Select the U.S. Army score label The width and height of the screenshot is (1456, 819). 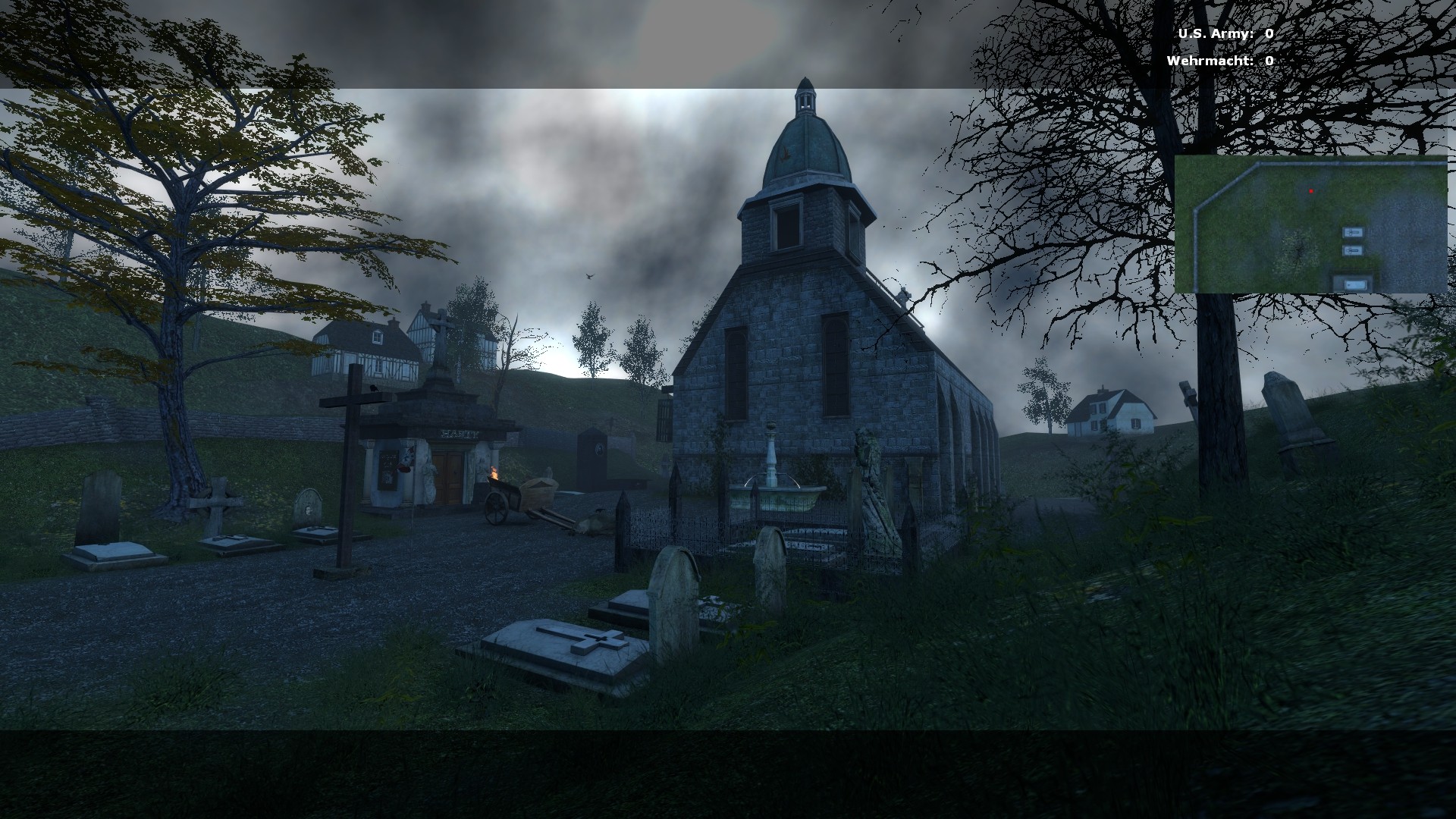pos(1214,34)
